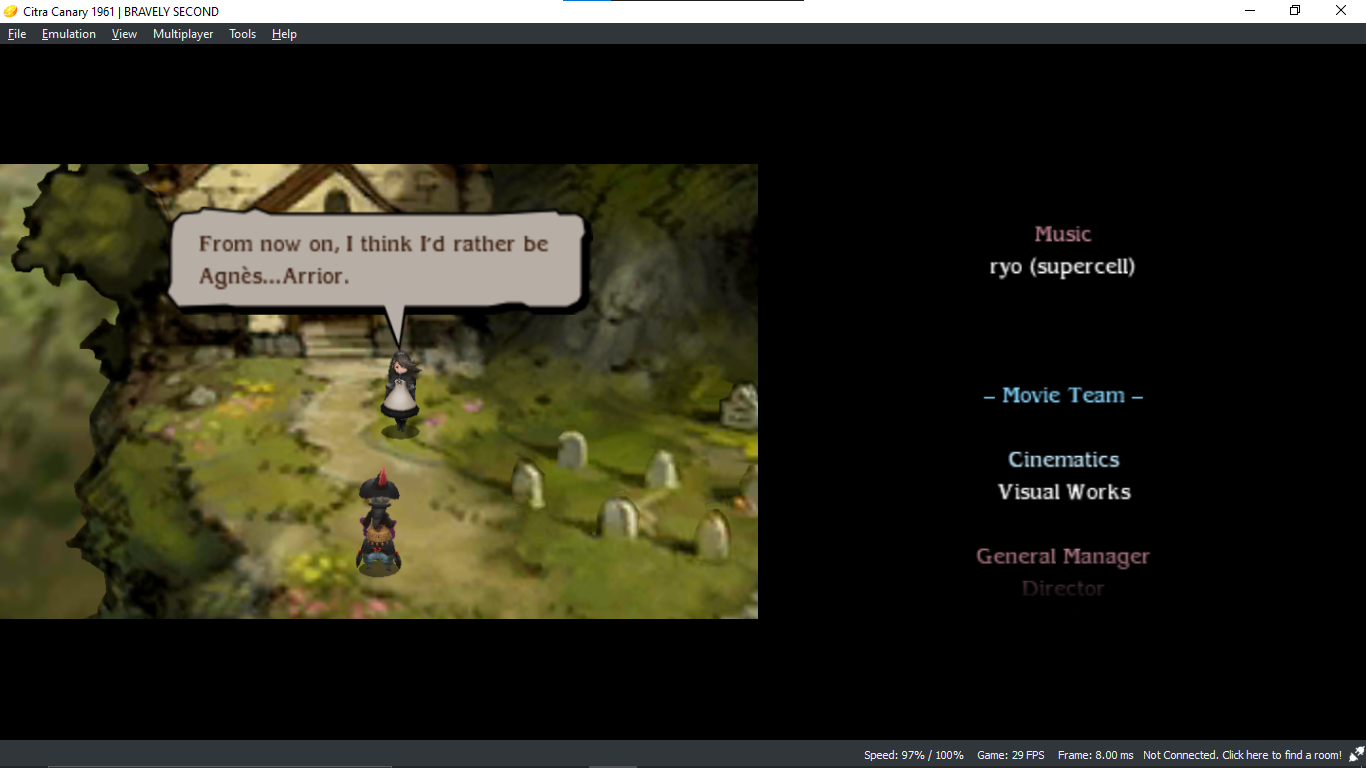
Task: Minimize the Citra window
Action: pyautogui.click(x=1248, y=10)
